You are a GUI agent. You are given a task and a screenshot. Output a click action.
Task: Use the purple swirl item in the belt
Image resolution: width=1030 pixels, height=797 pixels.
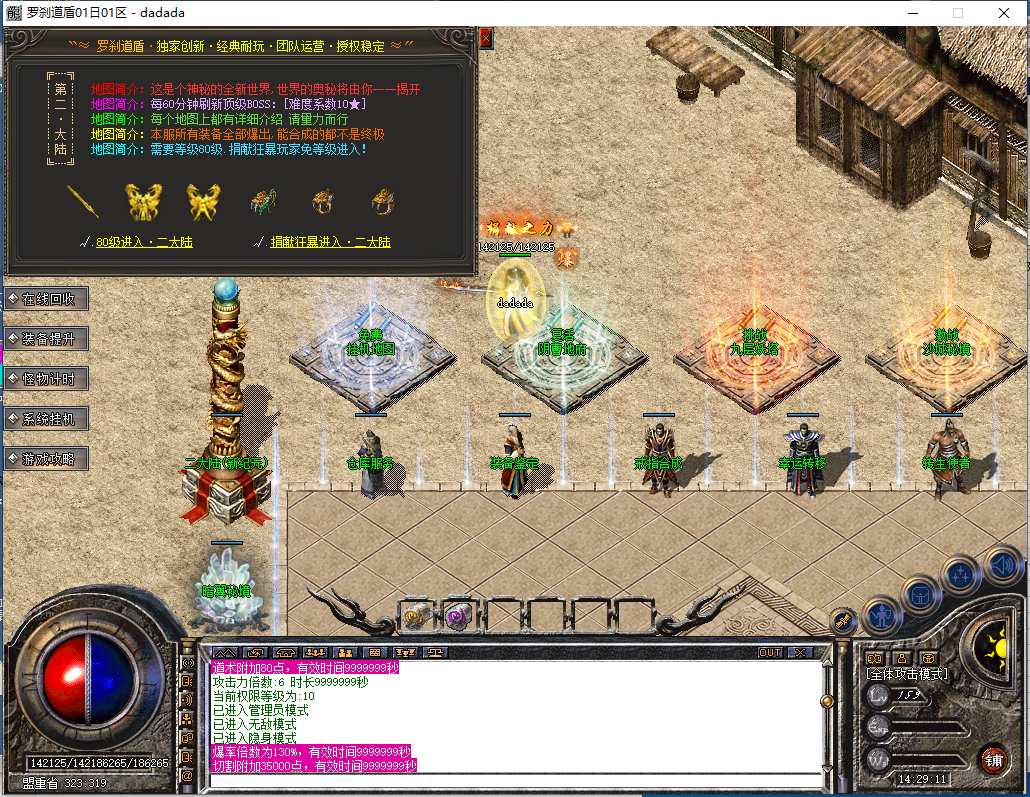pyautogui.click(x=458, y=616)
